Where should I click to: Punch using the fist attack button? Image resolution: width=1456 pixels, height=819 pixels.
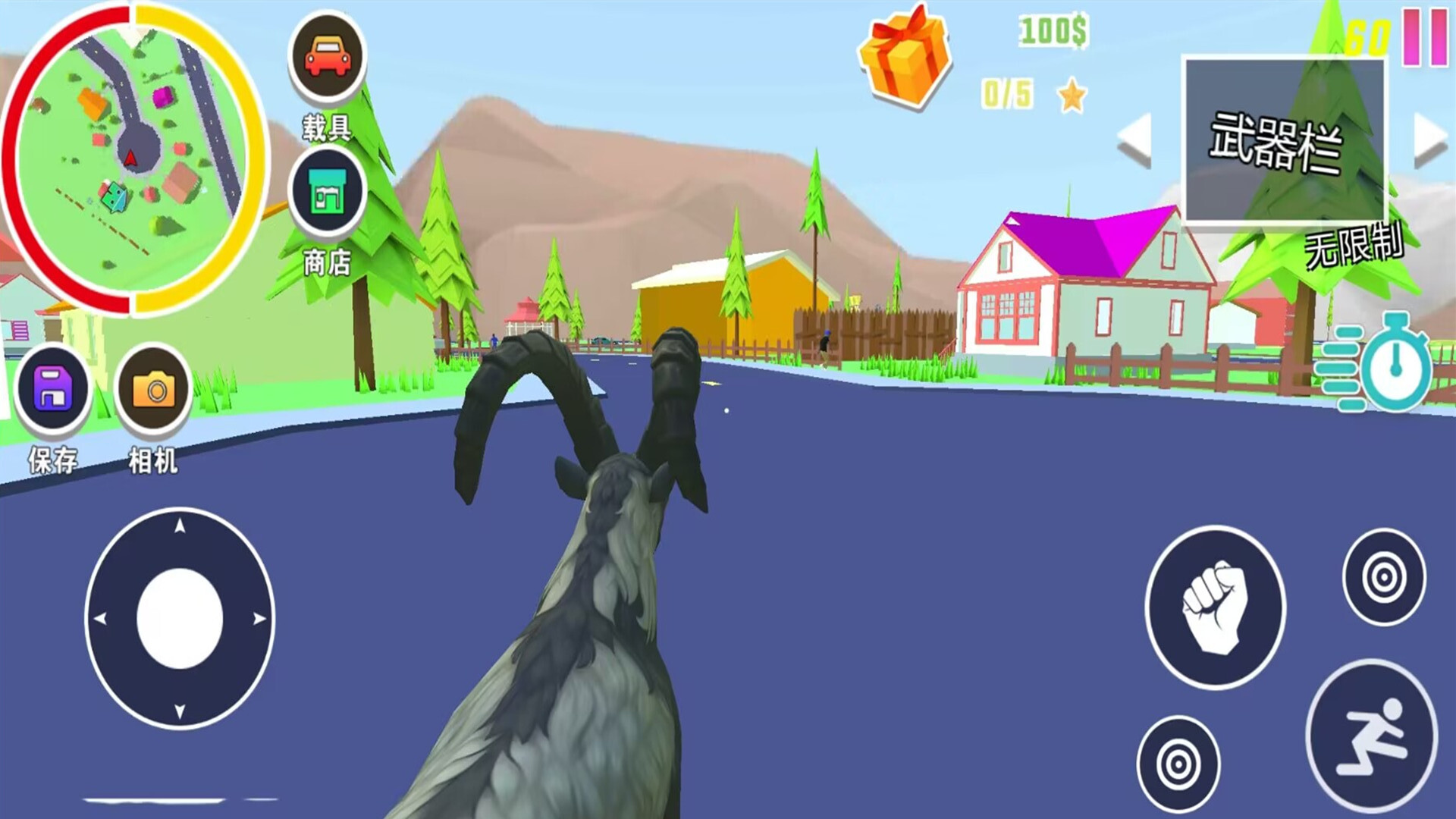(x=1215, y=607)
